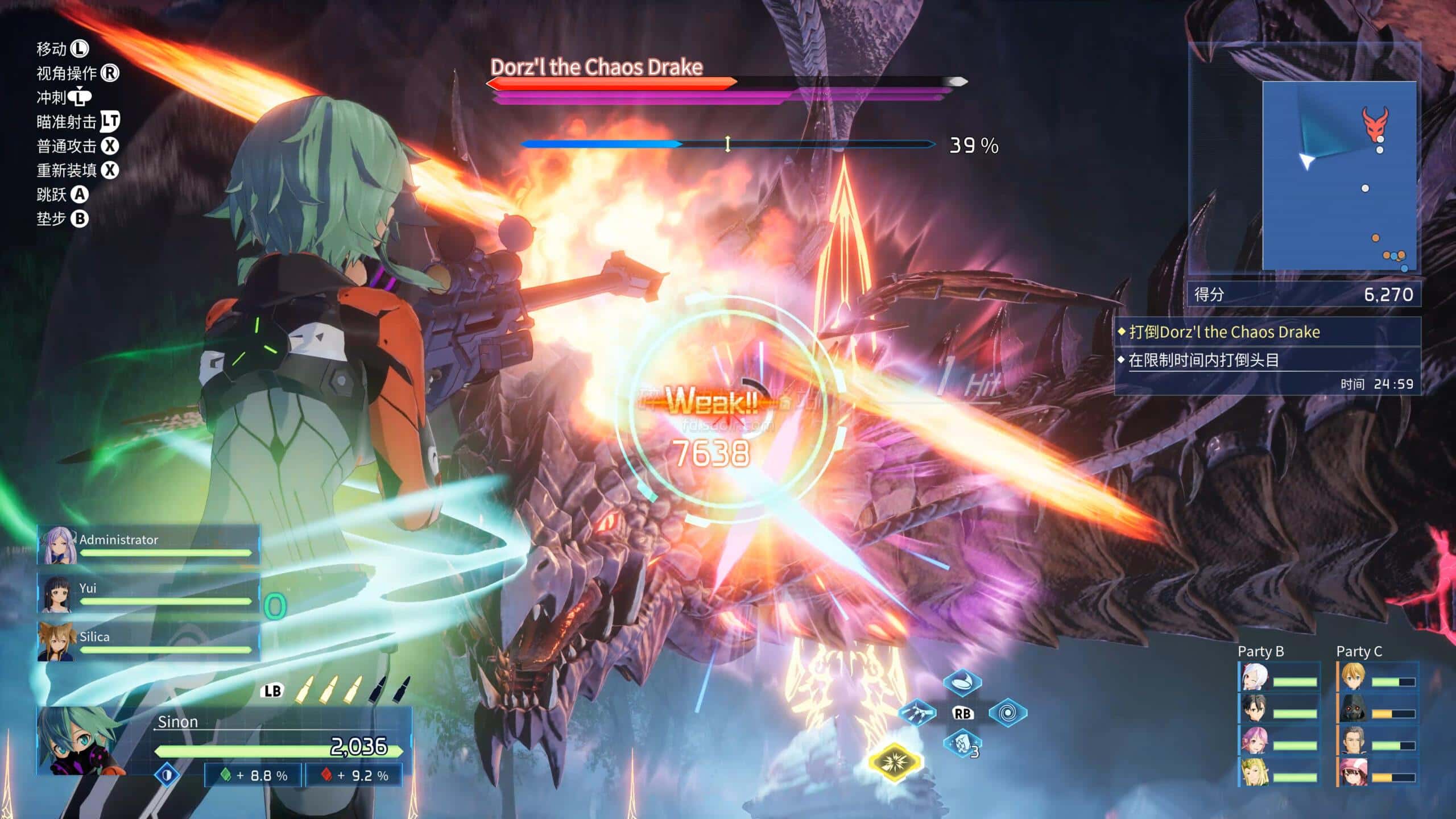Select party member Administrator
Screen dimensions: 1456x819
coord(148,545)
